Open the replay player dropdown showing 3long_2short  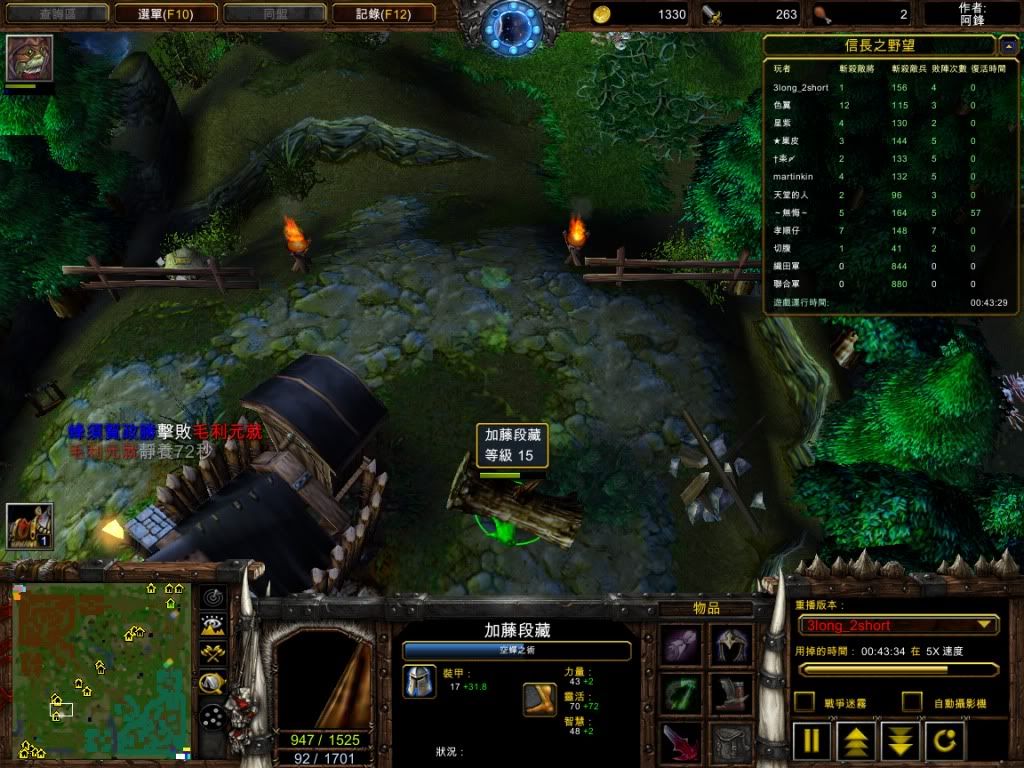(x=898, y=625)
